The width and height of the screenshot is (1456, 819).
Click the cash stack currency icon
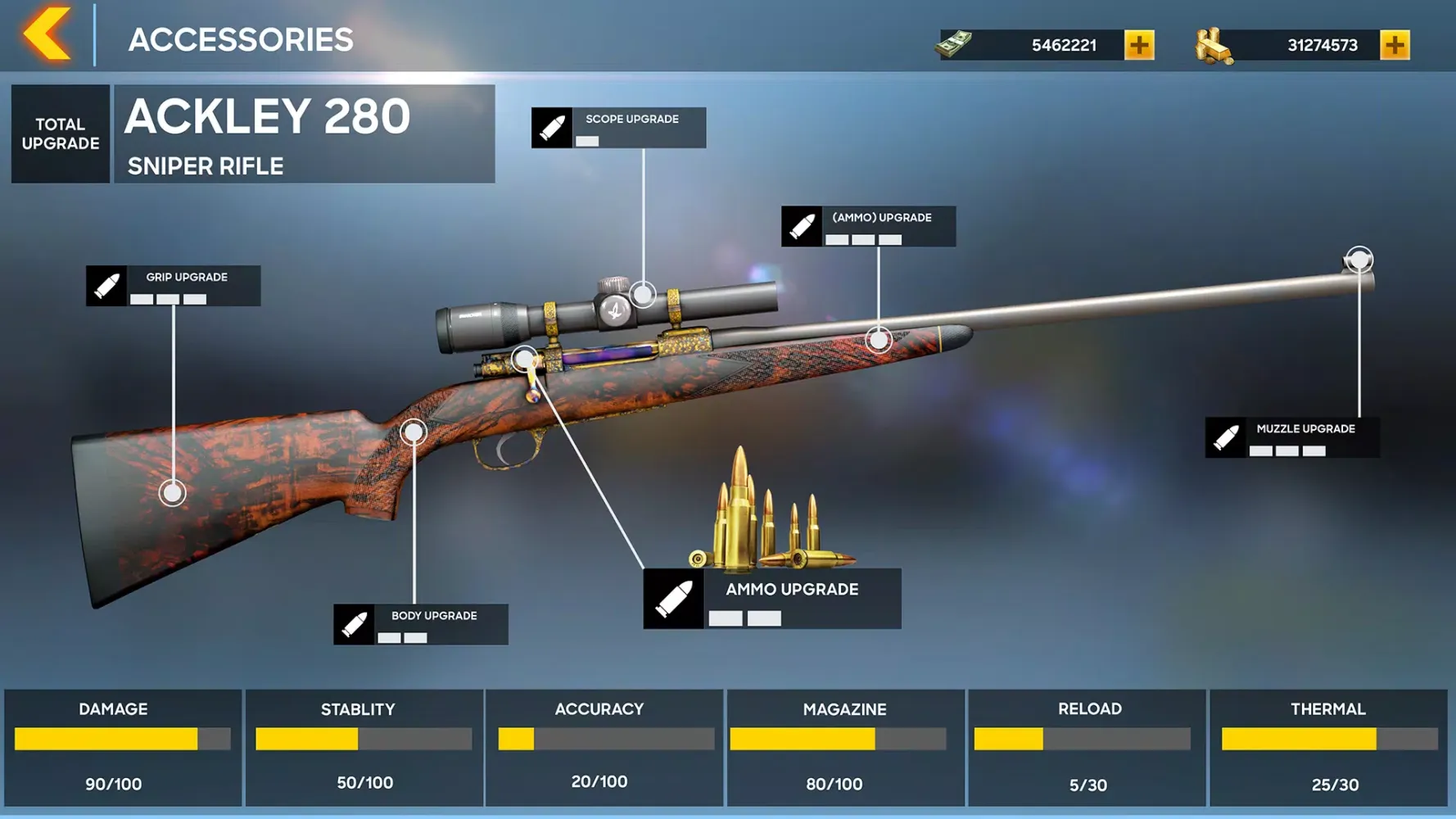(x=952, y=42)
